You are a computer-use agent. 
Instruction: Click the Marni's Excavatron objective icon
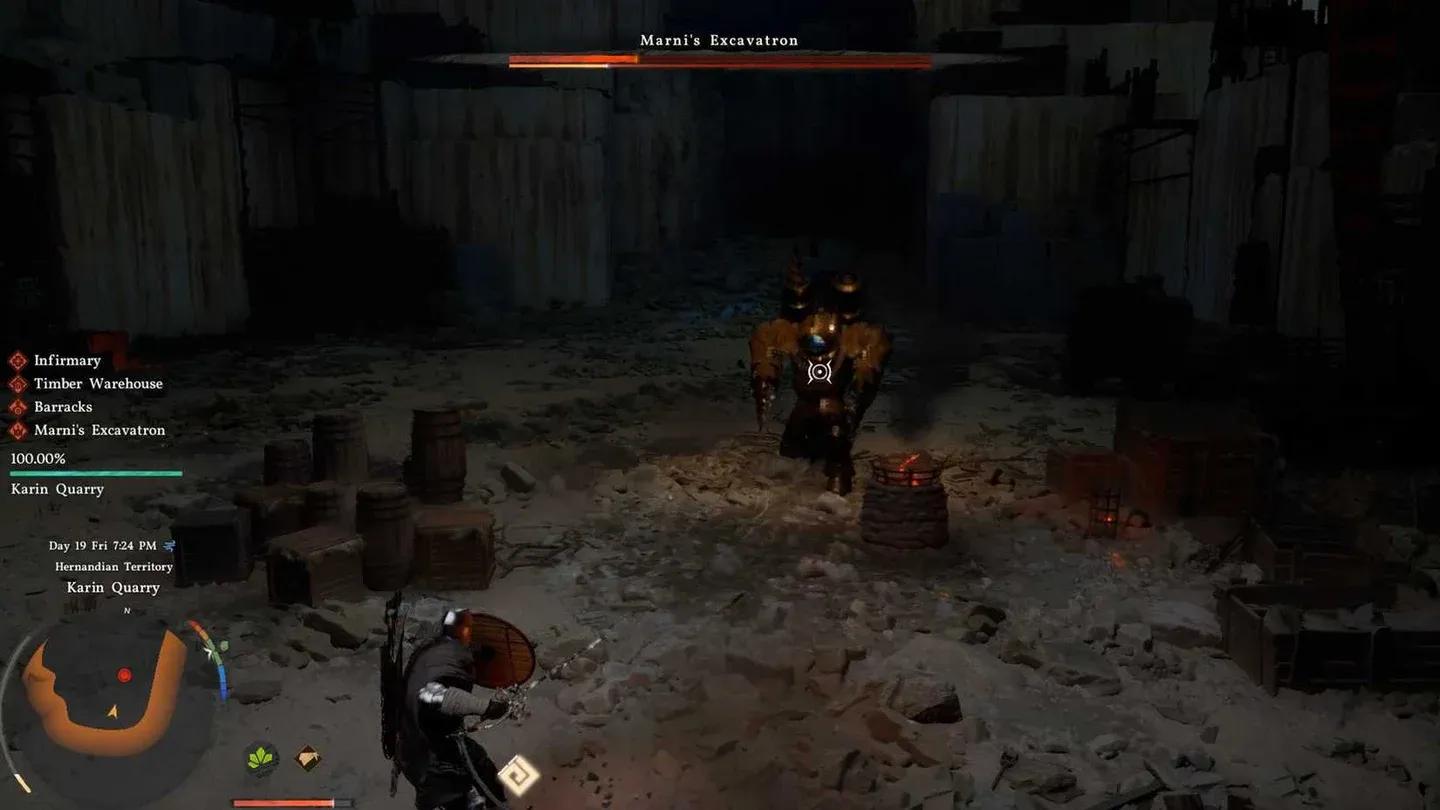[17, 430]
